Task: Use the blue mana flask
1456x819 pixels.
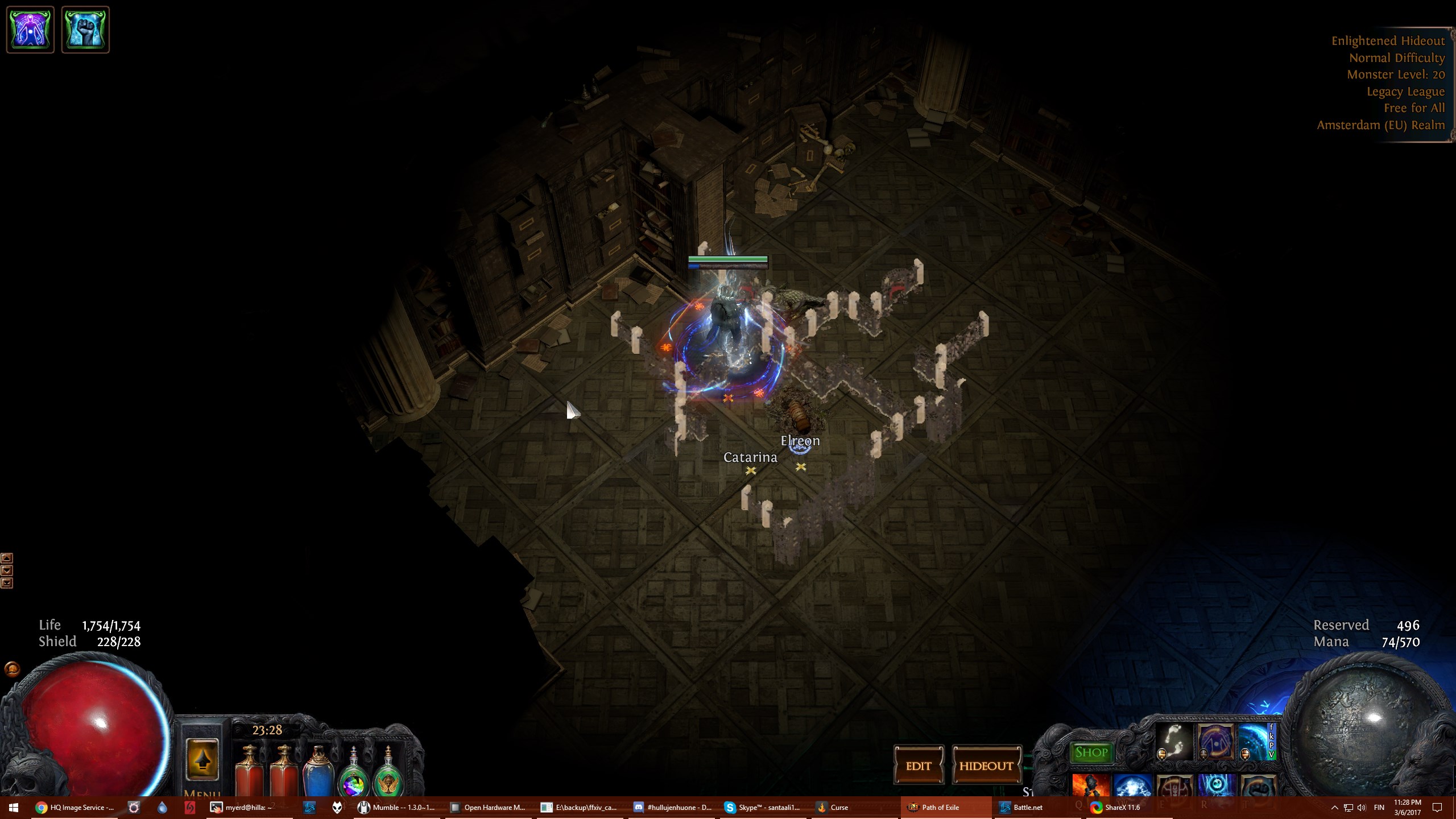Action: [318, 771]
